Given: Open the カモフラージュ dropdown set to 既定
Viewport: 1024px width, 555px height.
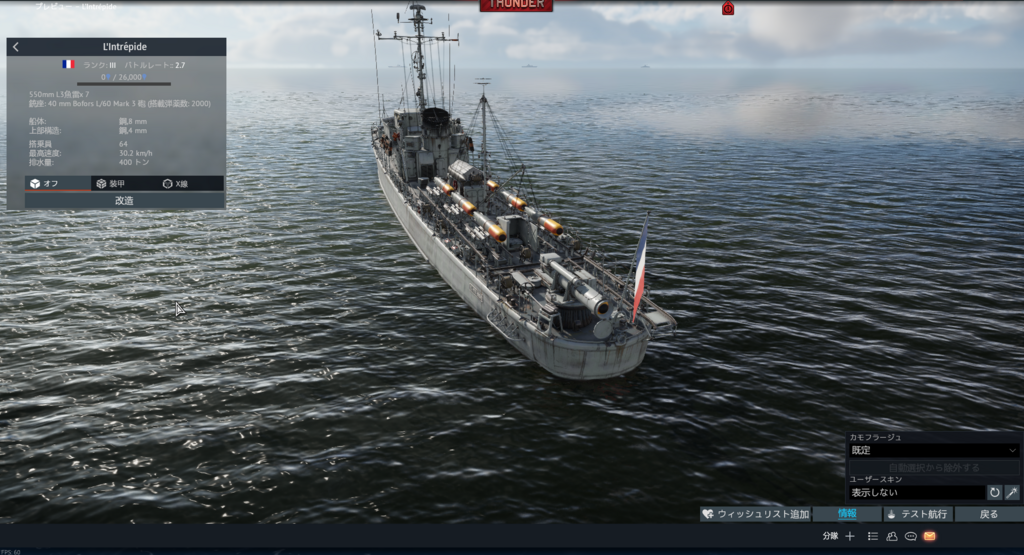Looking at the screenshot, I should (x=932, y=451).
